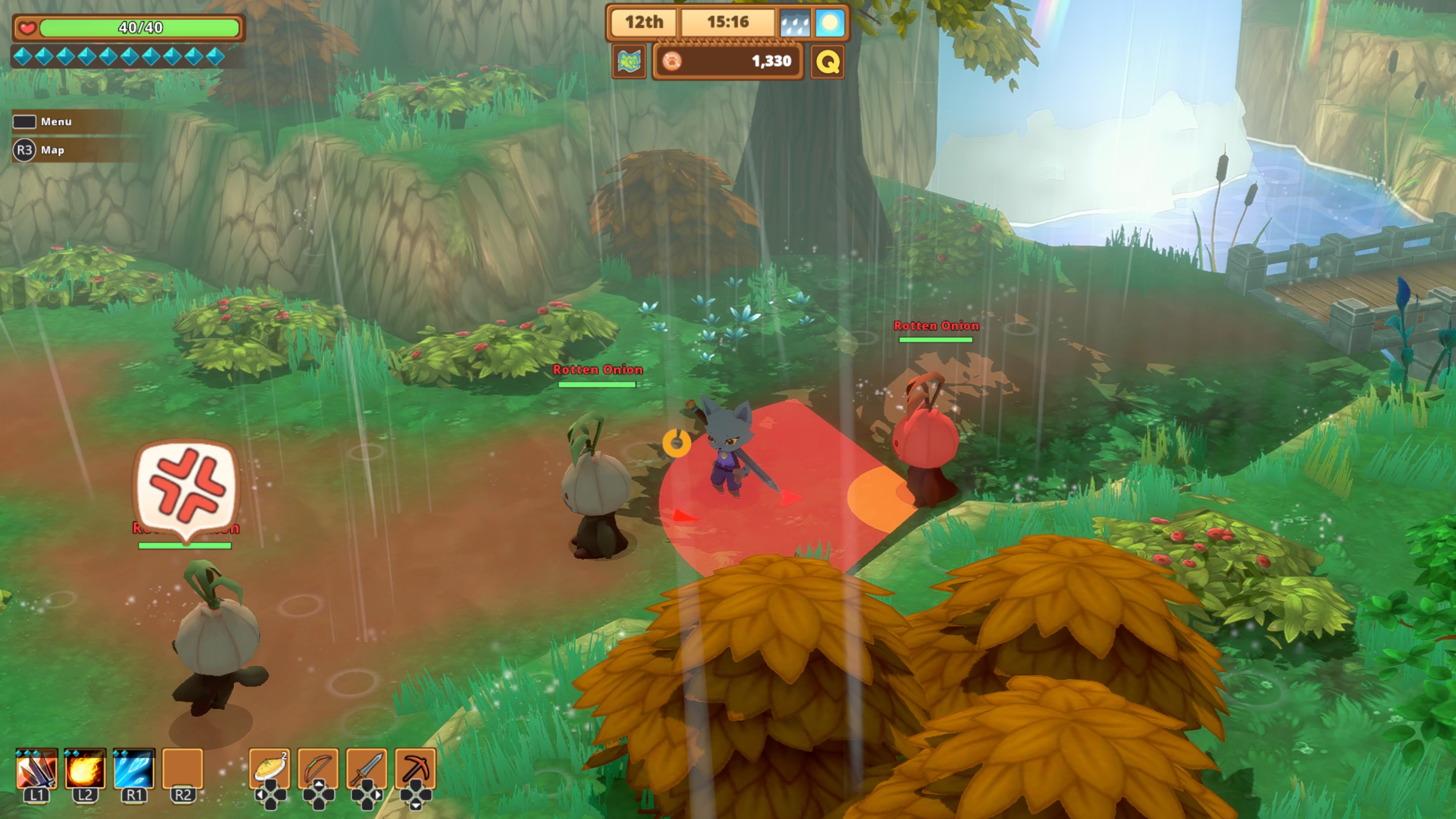Click the rain weather indicator

[x=795, y=23]
